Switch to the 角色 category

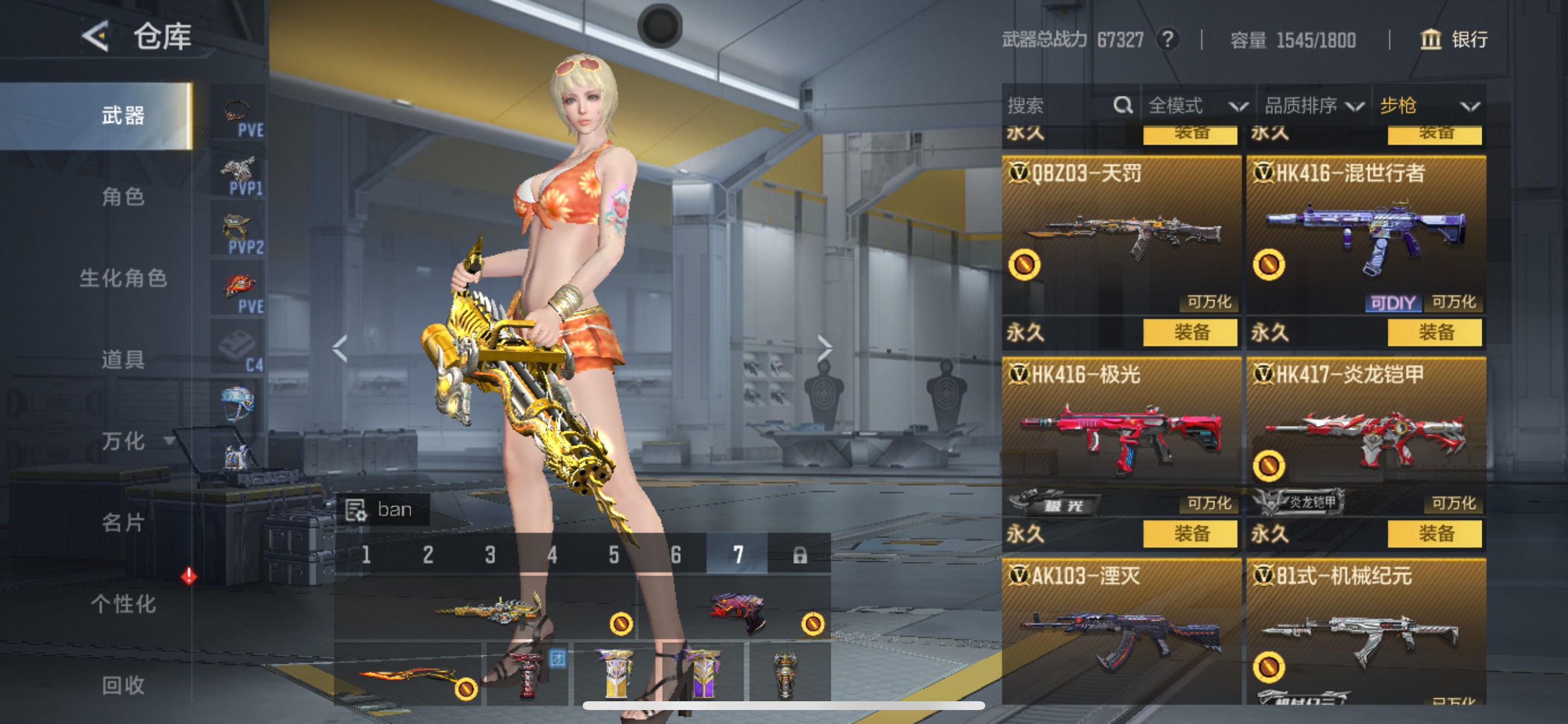tap(123, 196)
